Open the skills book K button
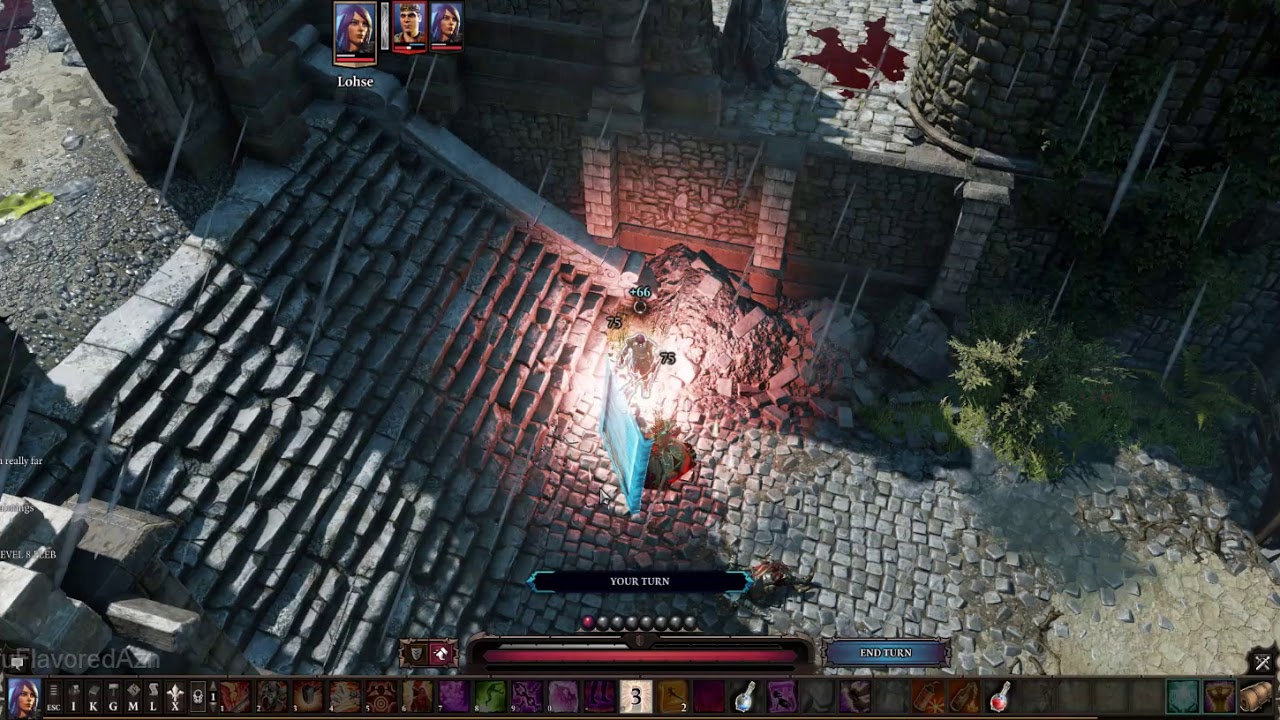 [93, 696]
